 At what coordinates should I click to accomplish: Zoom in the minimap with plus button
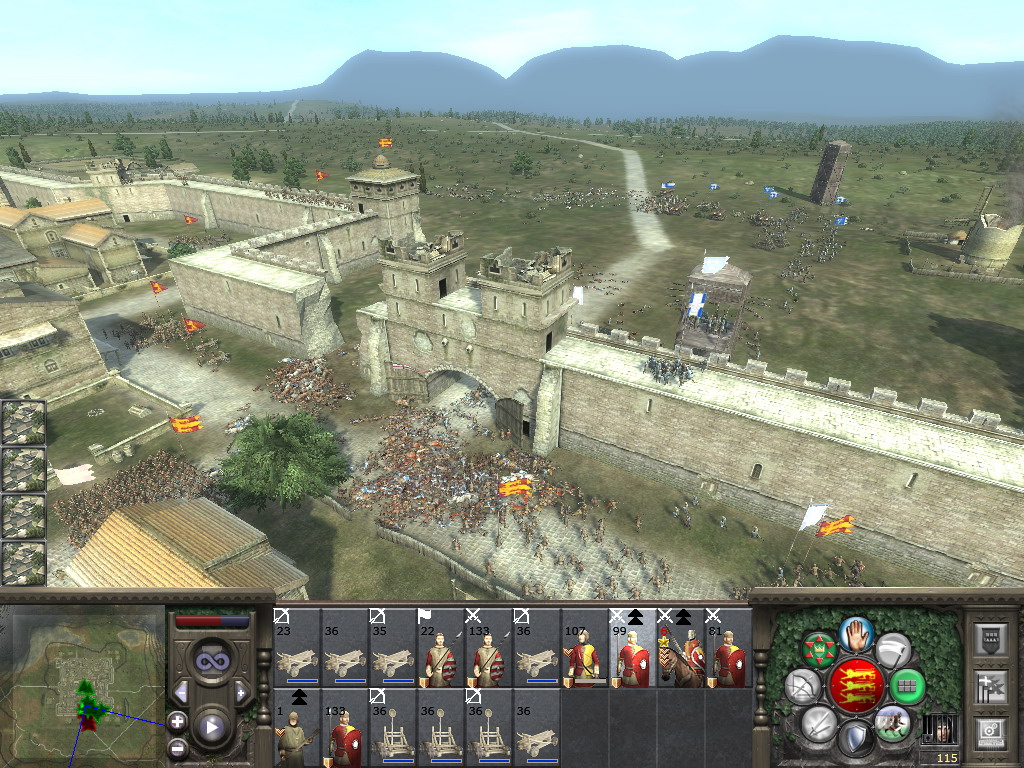pos(177,720)
